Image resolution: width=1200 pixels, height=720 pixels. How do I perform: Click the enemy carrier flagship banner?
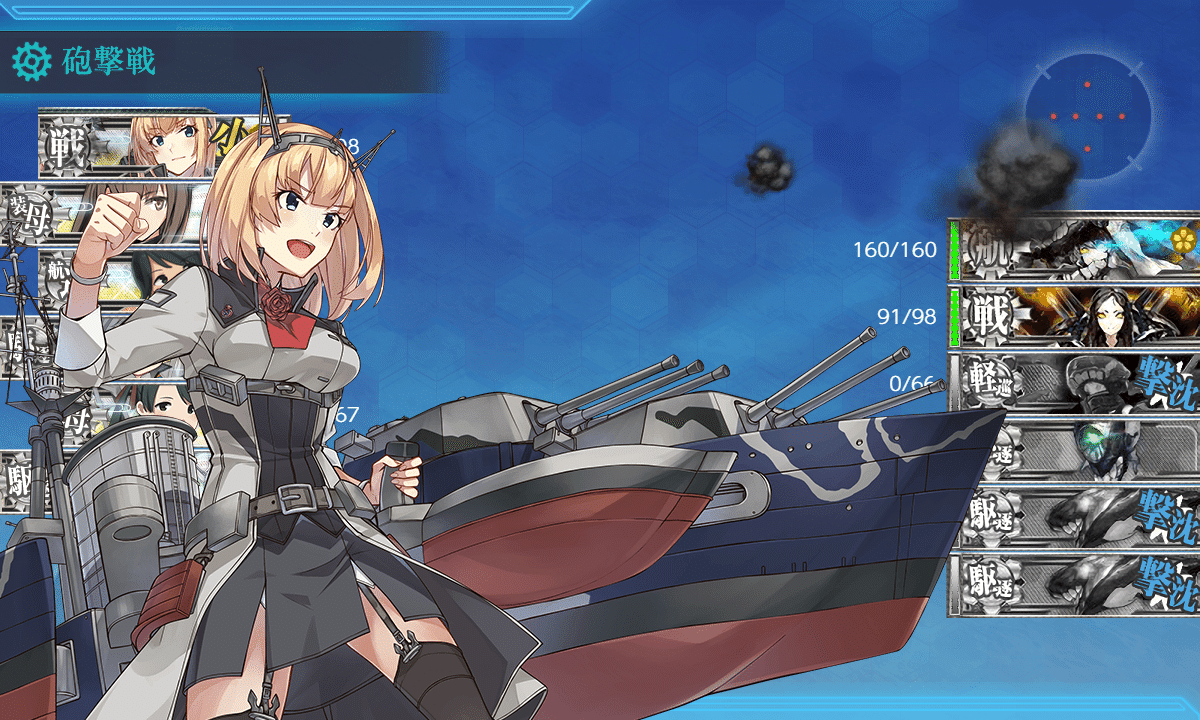tap(1074, 248)
